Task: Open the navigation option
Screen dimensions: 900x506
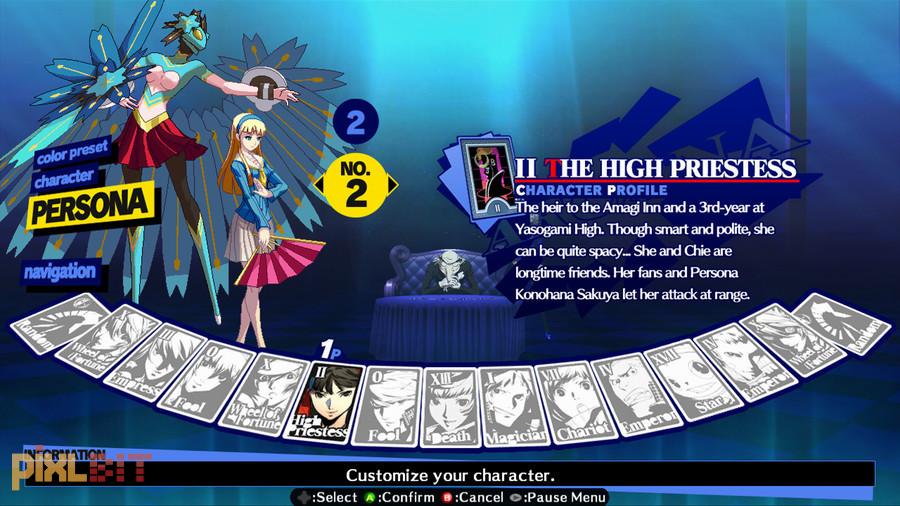Action: [61, 271]
